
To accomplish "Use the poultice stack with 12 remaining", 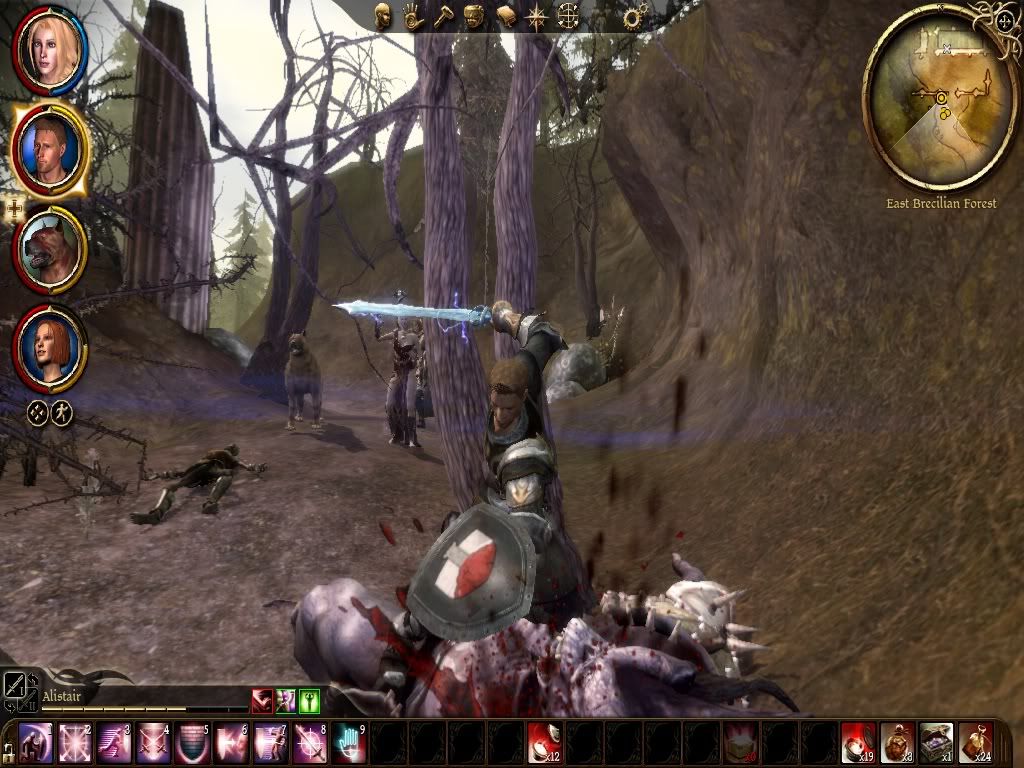I will pyautogui.click(x=543, y=744).
